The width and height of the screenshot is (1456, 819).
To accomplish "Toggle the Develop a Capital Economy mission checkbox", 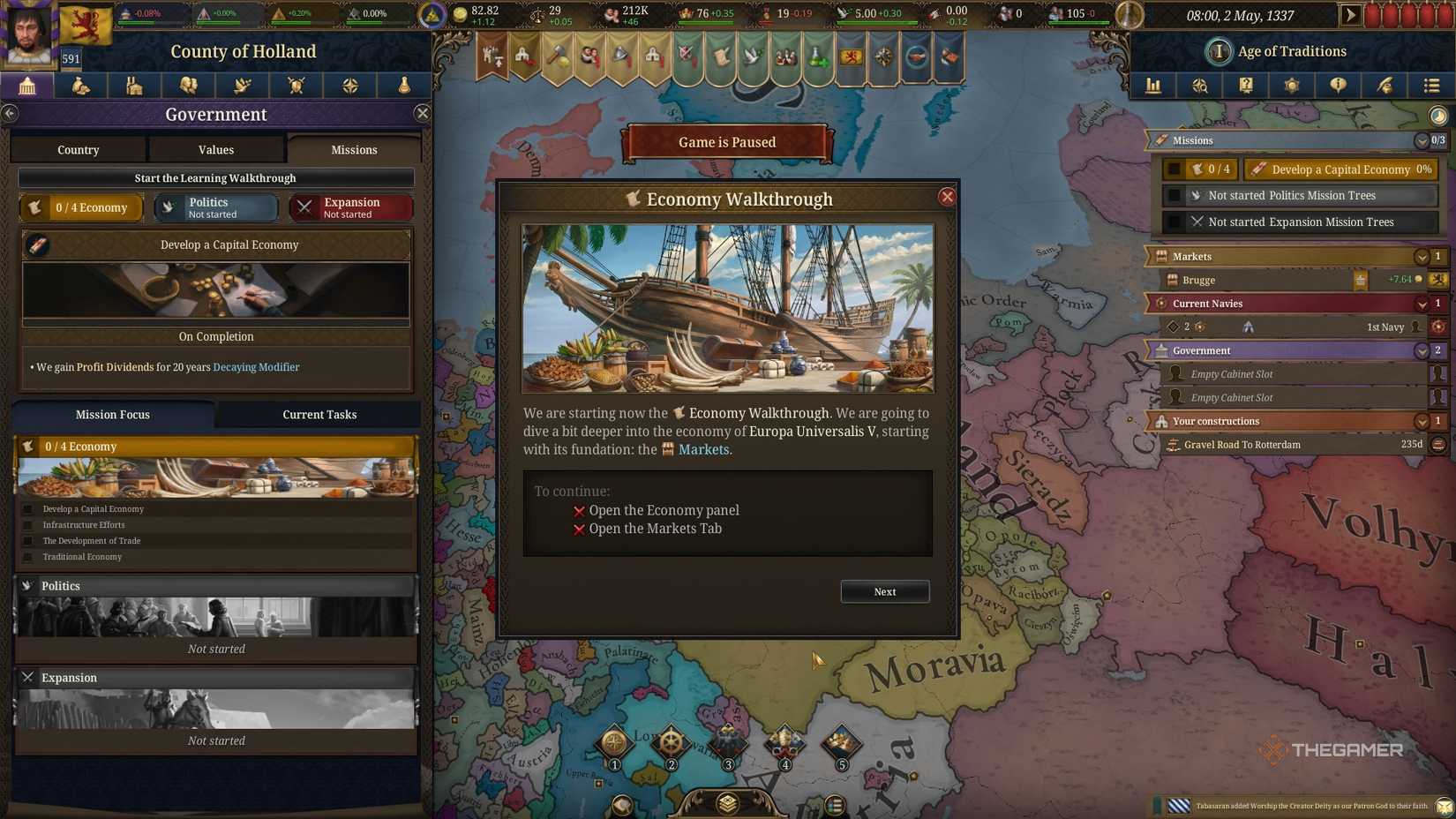I will 1174,169.
